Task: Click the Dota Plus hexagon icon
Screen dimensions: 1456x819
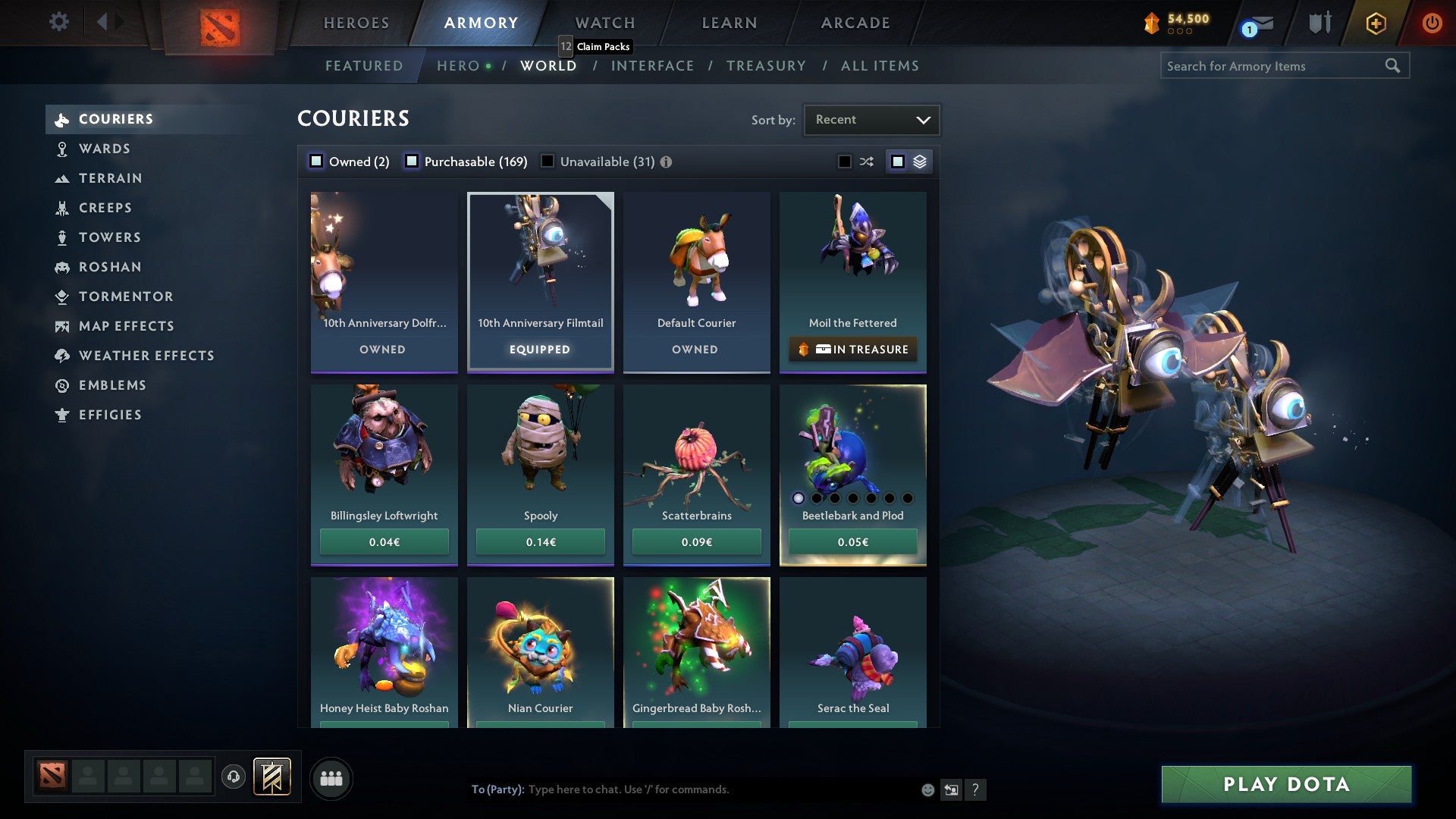Action: [x=1375, y=23]
